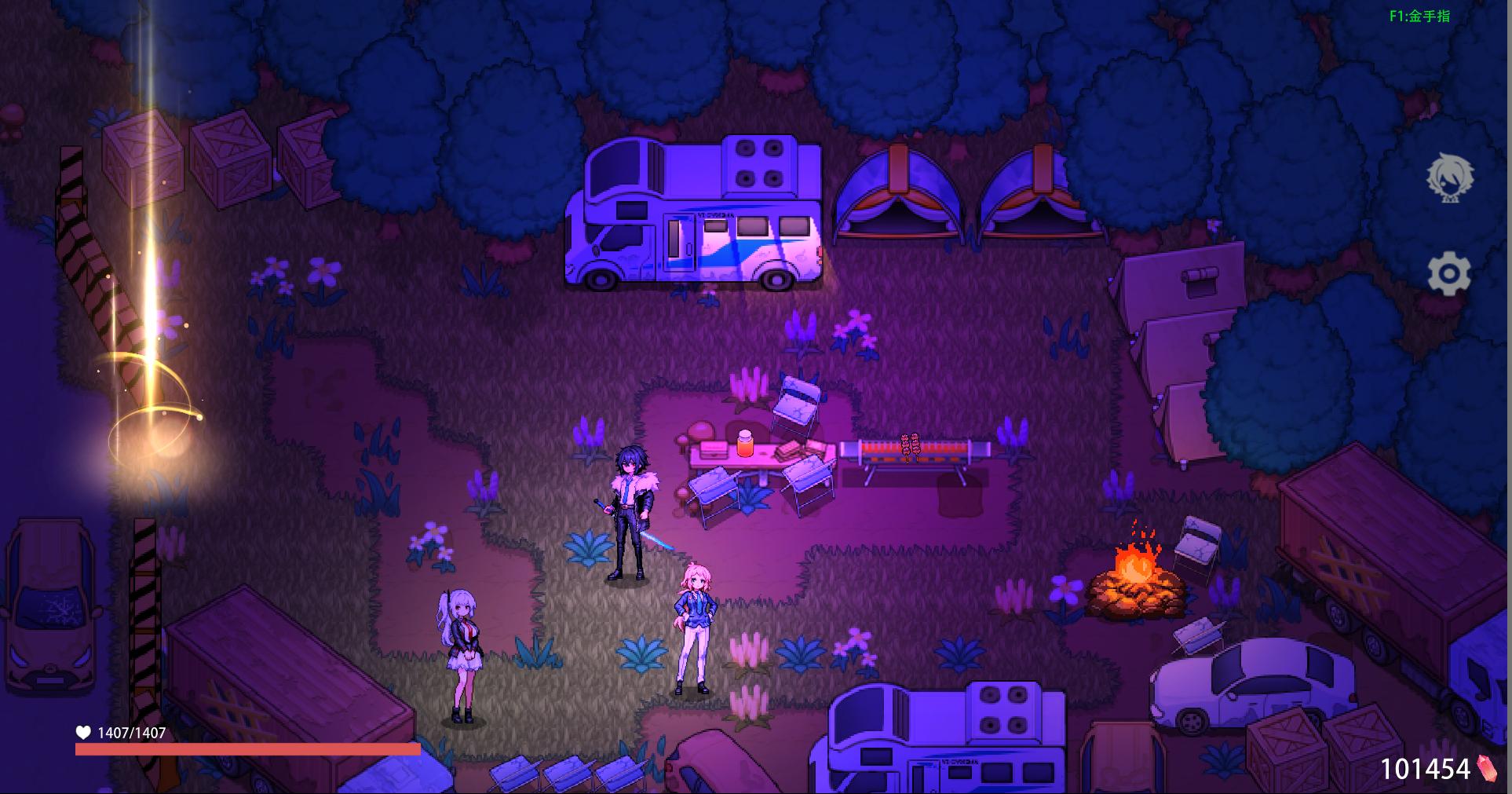
Task: Open the gear settings menu
Action: 1448,274
